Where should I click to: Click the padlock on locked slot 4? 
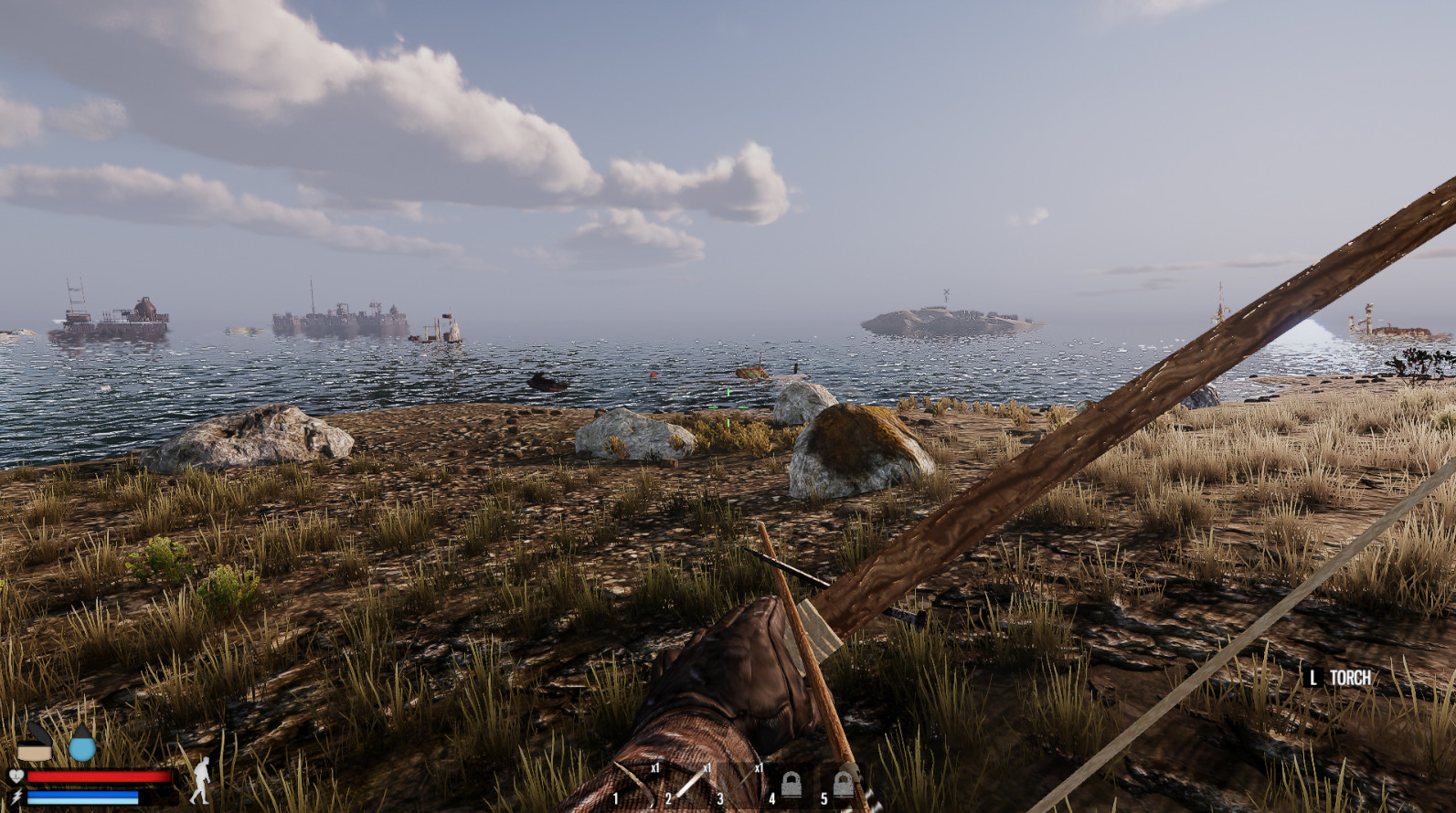(792, 784)
